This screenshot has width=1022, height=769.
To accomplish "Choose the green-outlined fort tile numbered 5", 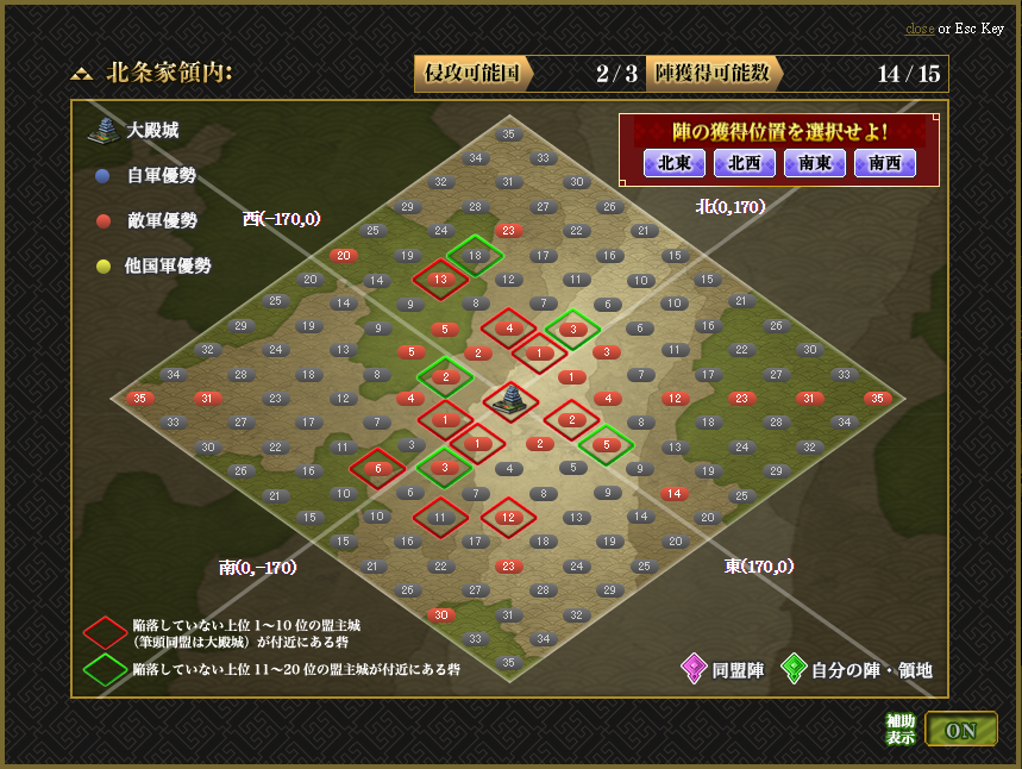I will coord(606,445).
